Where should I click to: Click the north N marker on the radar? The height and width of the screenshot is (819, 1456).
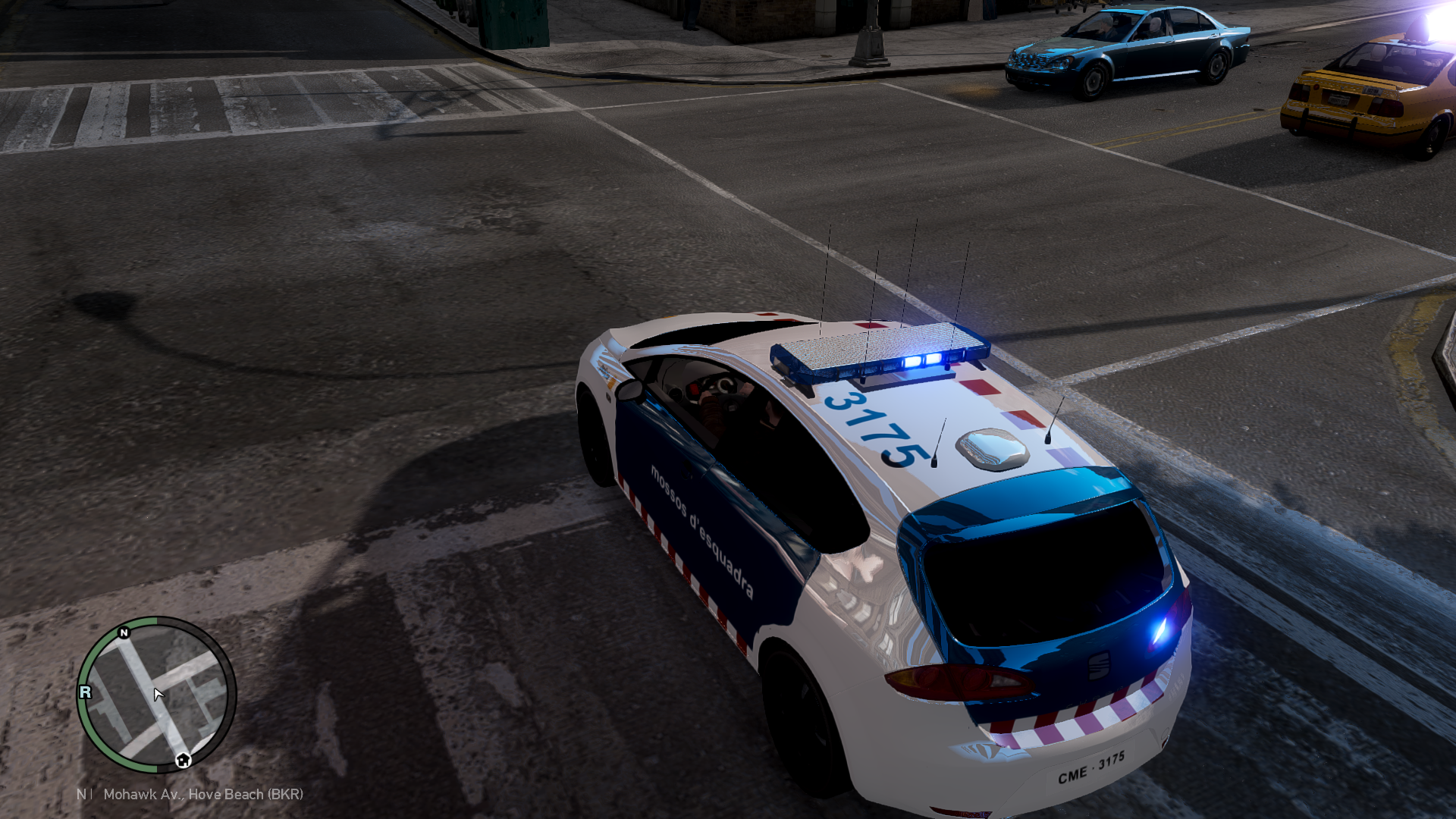click(x=124, y=632)
